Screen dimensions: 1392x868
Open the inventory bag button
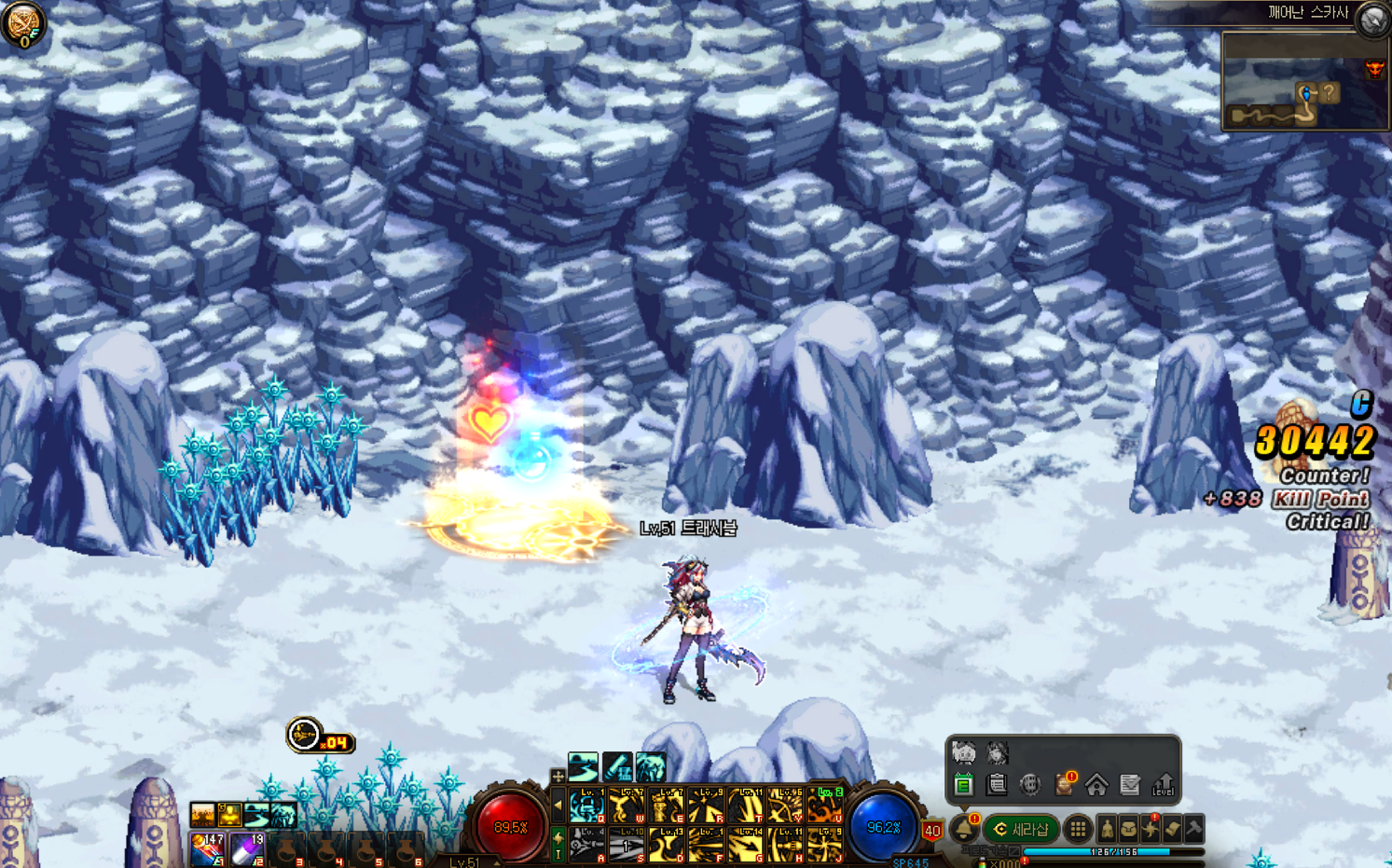[1128, 829]
